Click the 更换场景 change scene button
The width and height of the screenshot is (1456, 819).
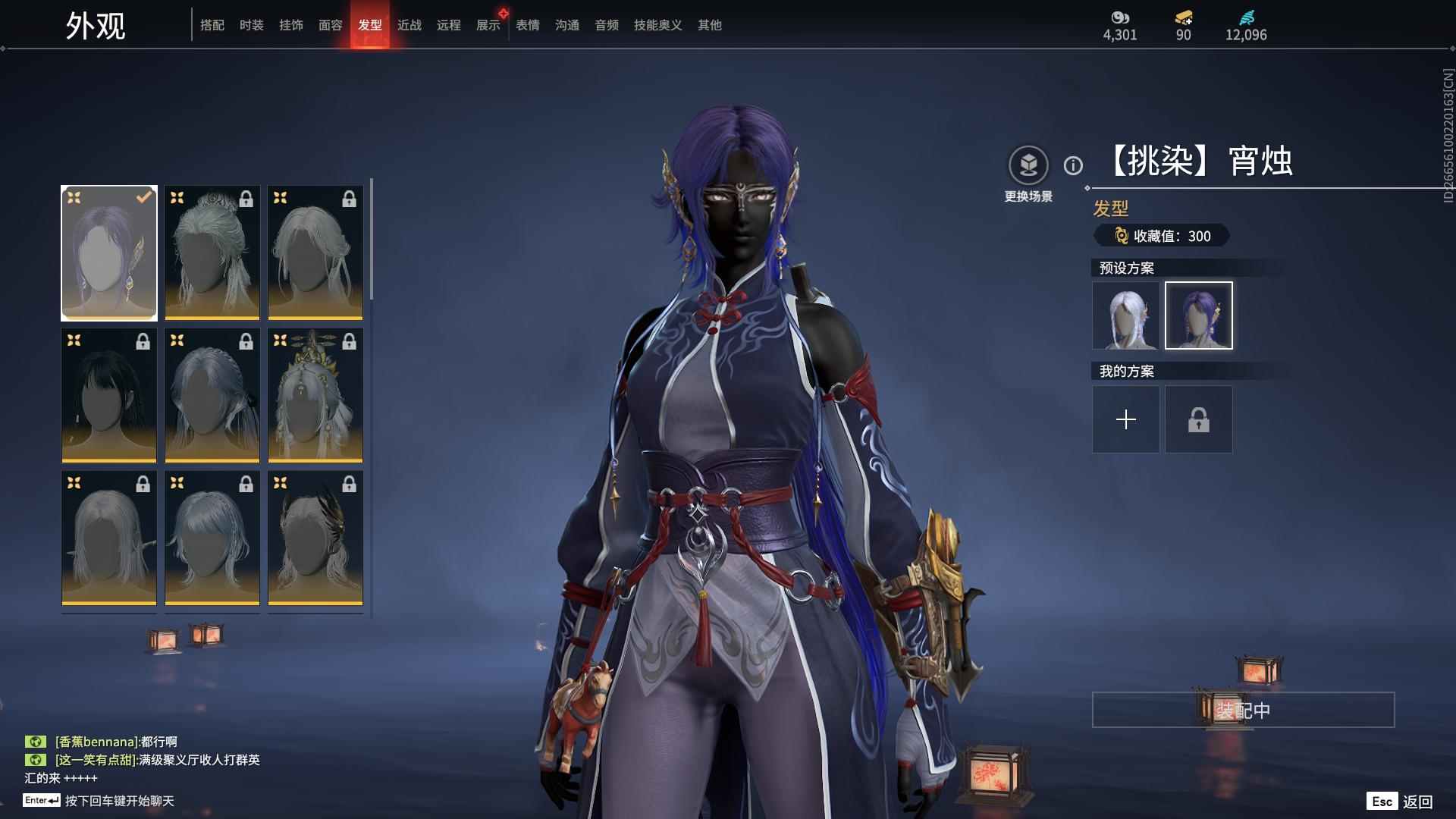coord(1028,166)
